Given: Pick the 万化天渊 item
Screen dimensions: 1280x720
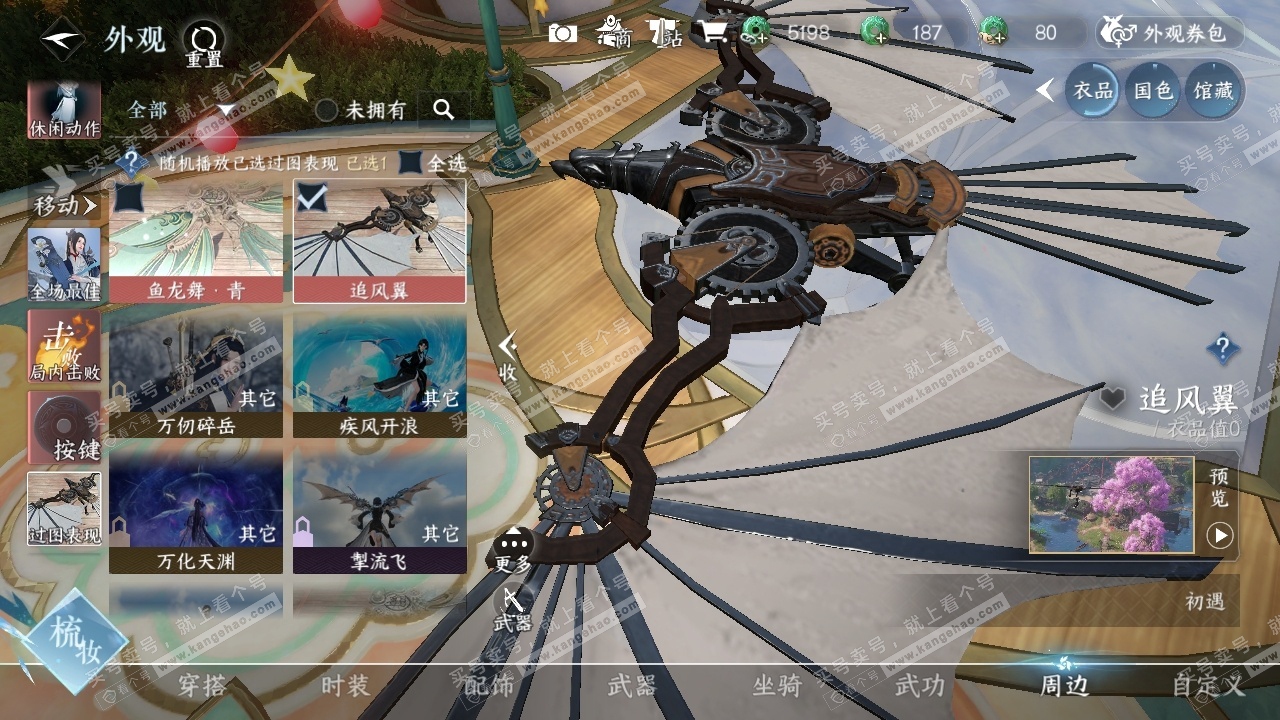Looking at the screenshot, I should (196, 511).
